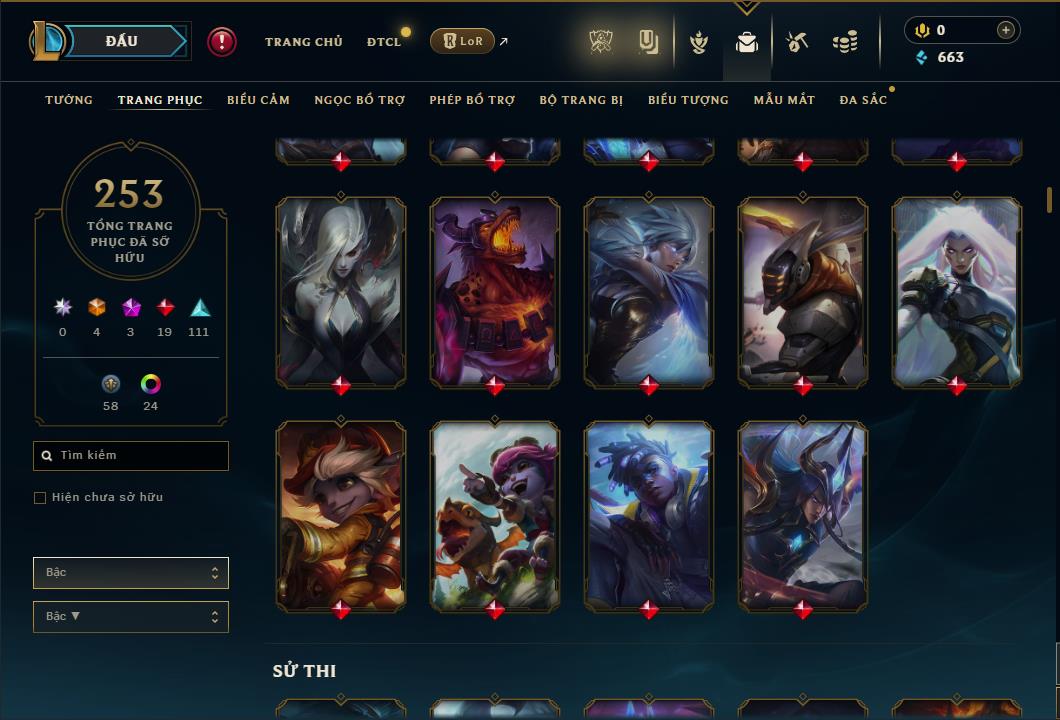Image resolution: width=1060 pixels, height=720 pixels.
Task: Switch to the BIỂU CẢM tab
Action: click(x=258, y=100)
